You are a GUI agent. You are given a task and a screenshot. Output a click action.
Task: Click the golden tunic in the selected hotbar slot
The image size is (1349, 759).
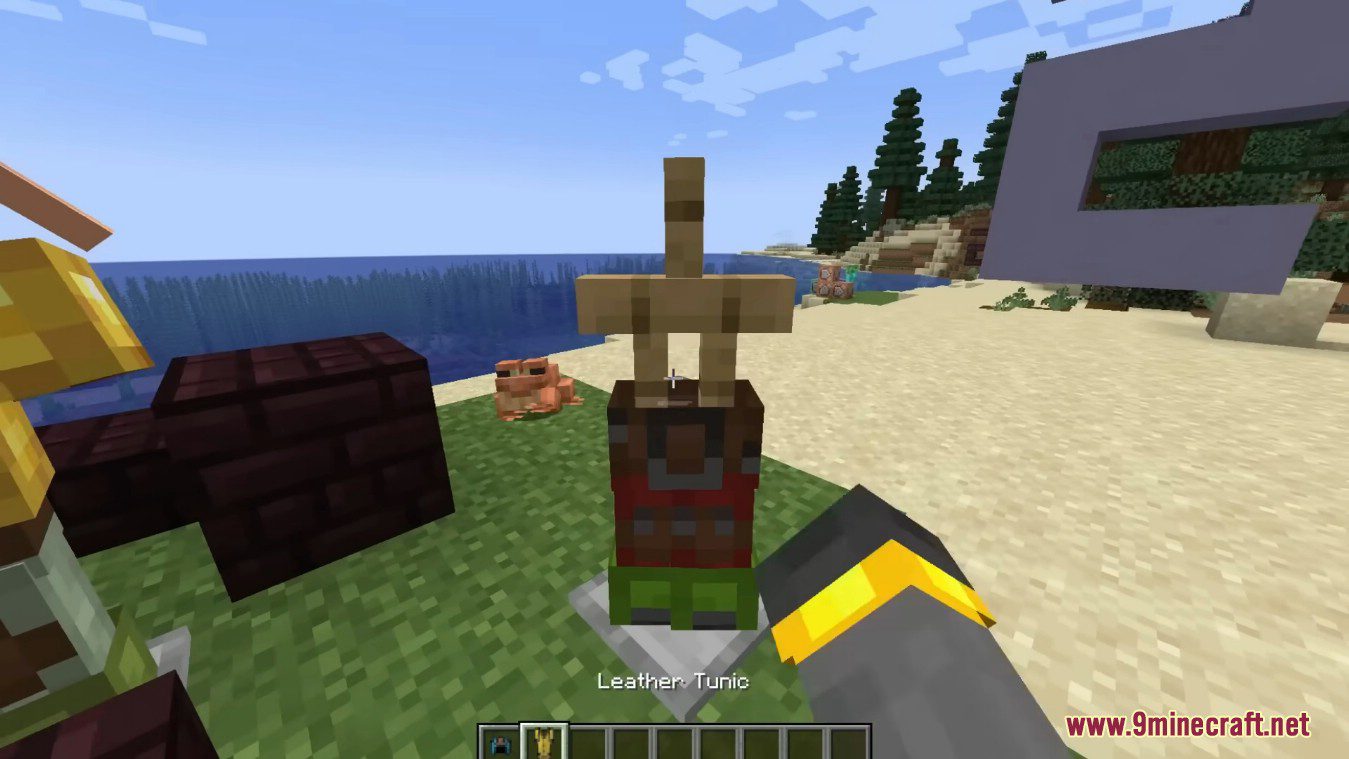[x=543, y=742]
